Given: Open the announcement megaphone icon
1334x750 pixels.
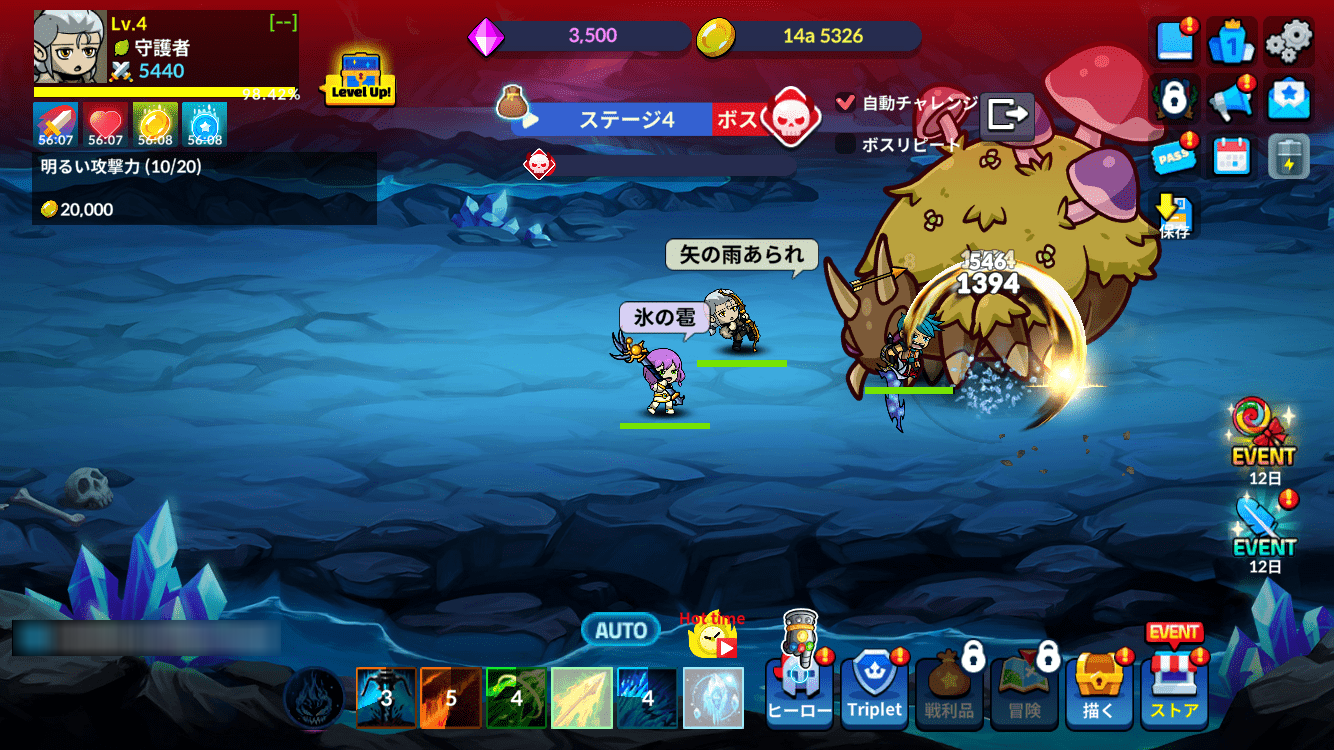Looking at the screenshot, I should 1231,100.
